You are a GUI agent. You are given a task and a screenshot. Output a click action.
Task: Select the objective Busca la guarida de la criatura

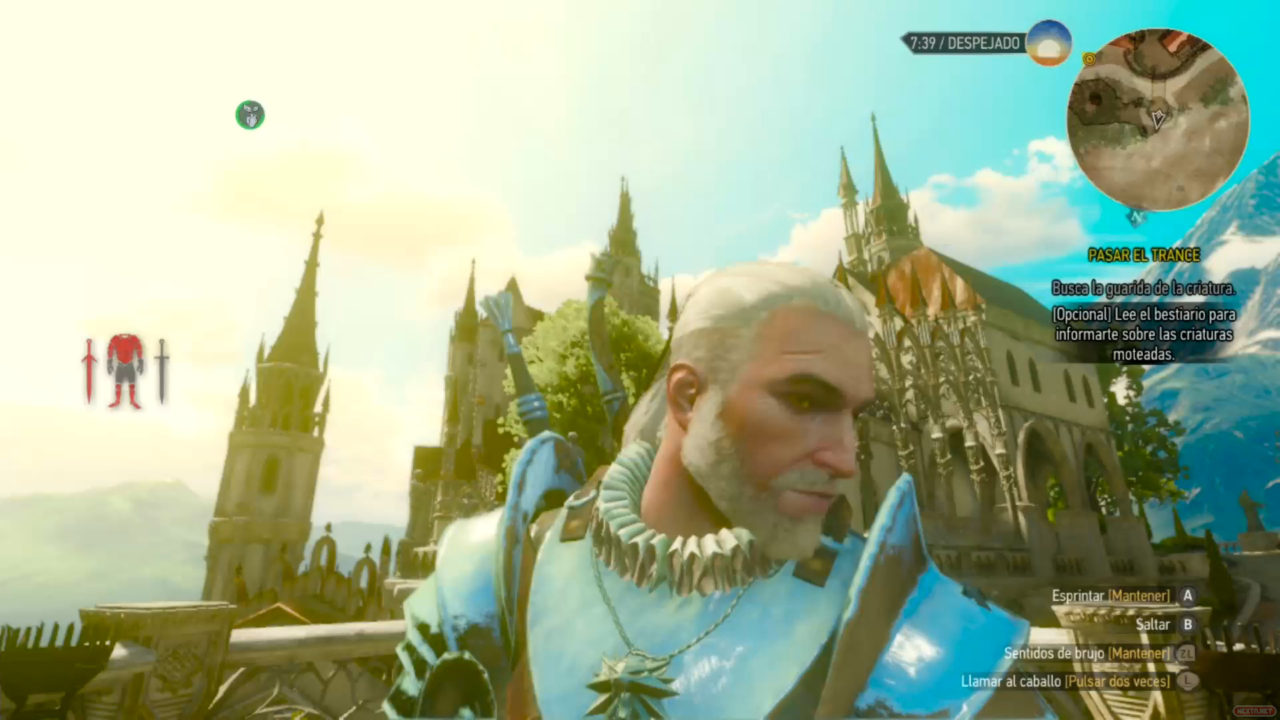[1143, 288]
